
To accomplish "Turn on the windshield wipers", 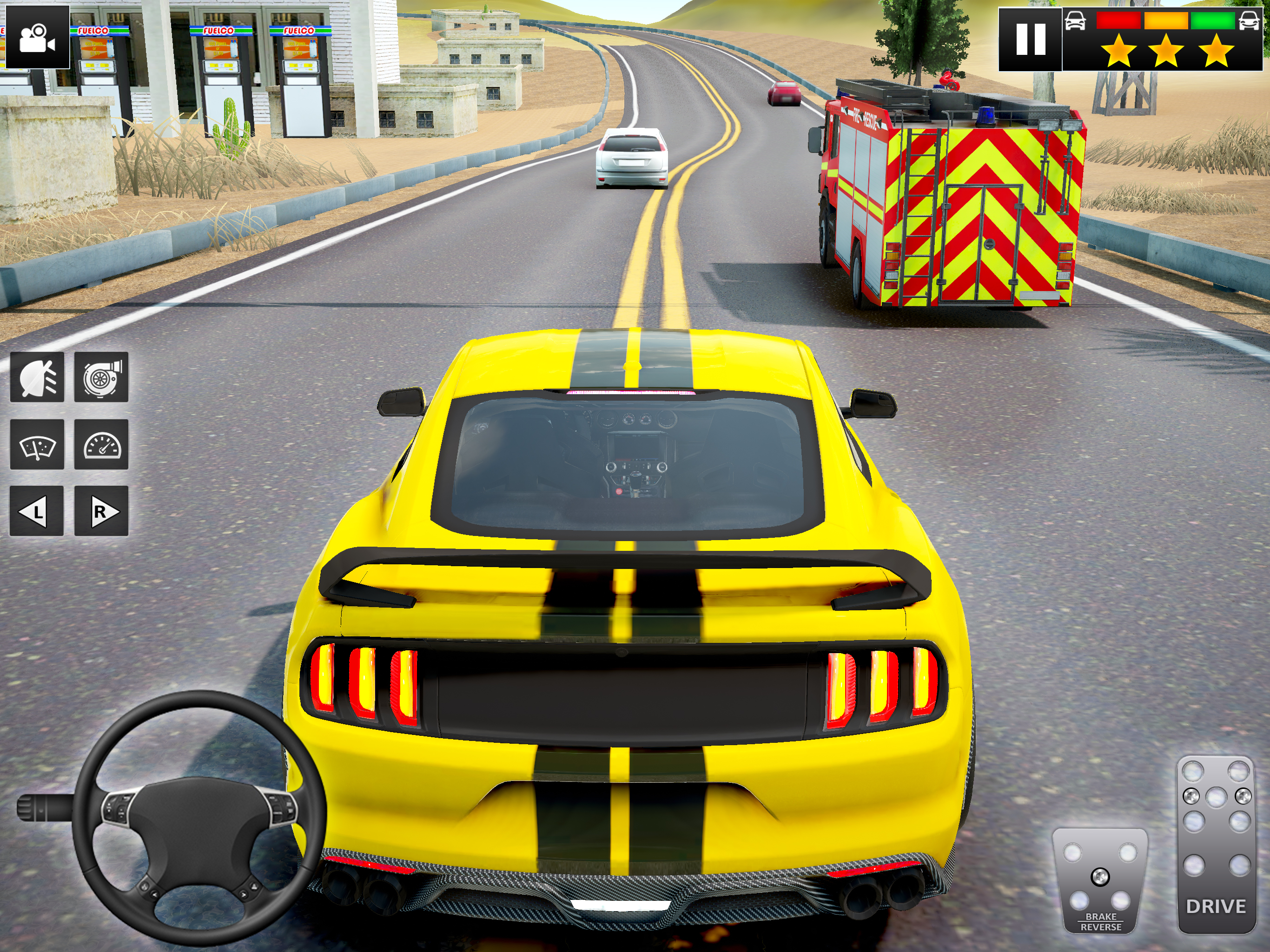I will click(x=37, y=444).
